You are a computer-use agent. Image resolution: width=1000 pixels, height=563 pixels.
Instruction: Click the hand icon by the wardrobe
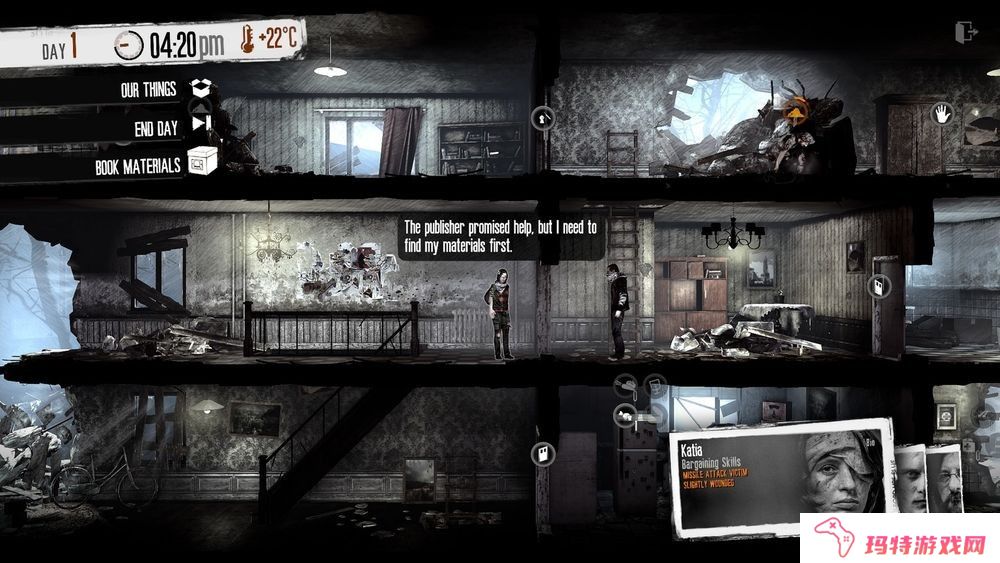pos(941,115)
